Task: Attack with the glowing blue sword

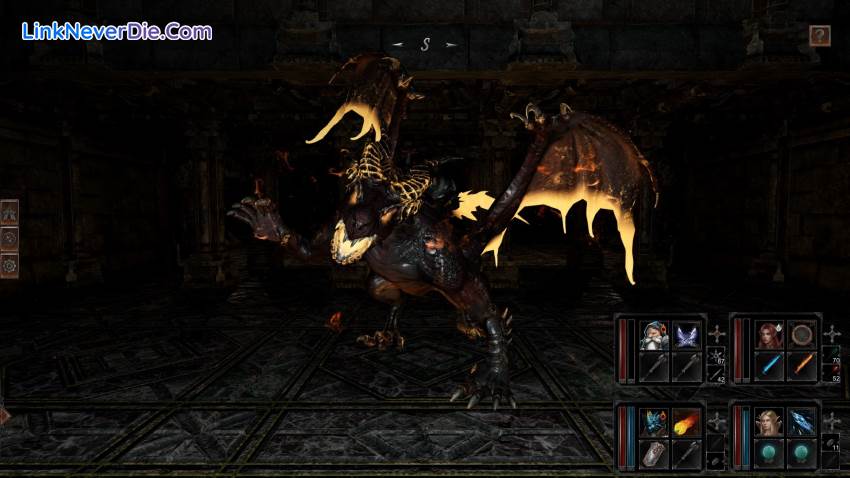Action: click(769, 366)
